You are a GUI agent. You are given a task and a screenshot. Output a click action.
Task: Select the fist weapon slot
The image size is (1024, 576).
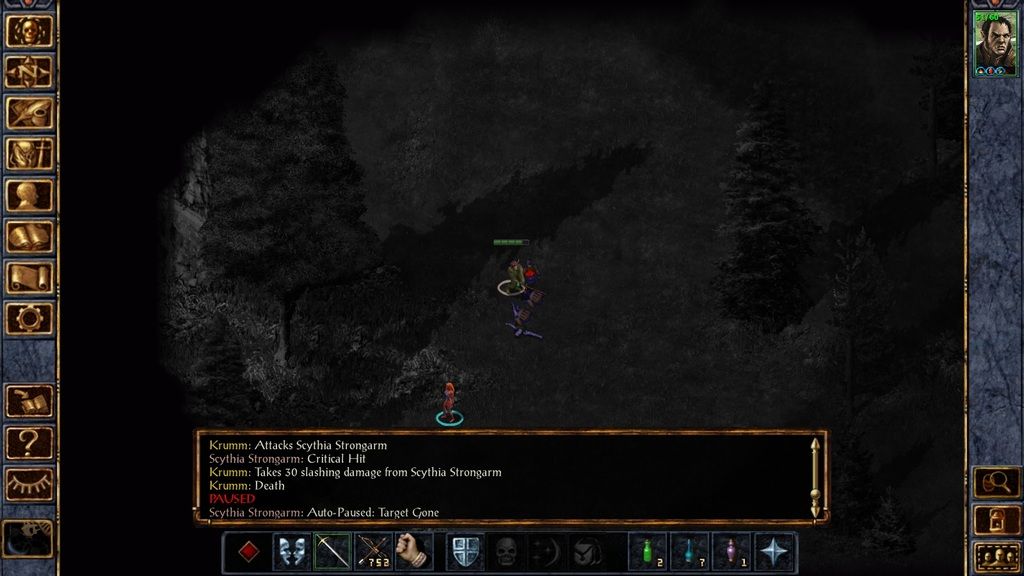(x=414, y=551)
